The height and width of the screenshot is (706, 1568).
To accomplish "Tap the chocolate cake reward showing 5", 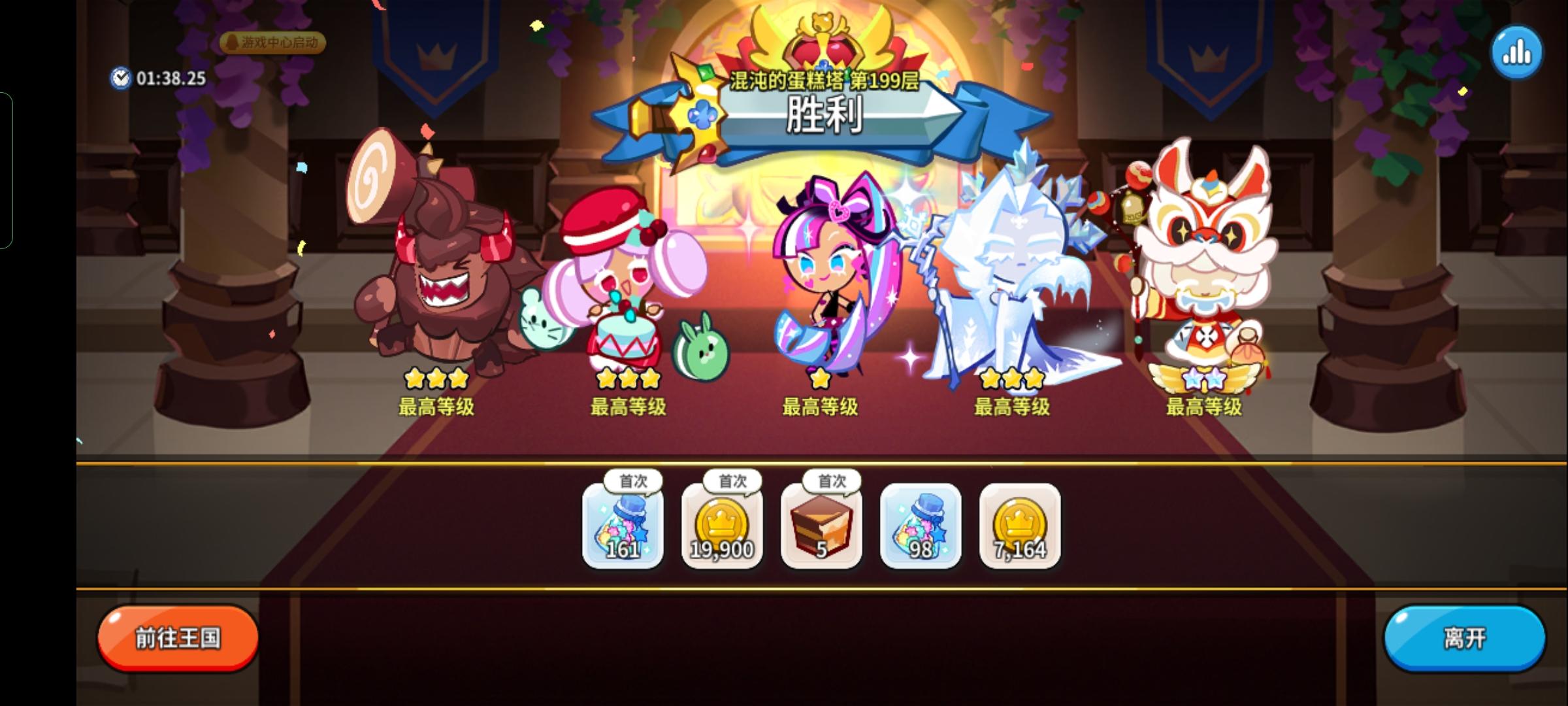I will tap(821, 528).
